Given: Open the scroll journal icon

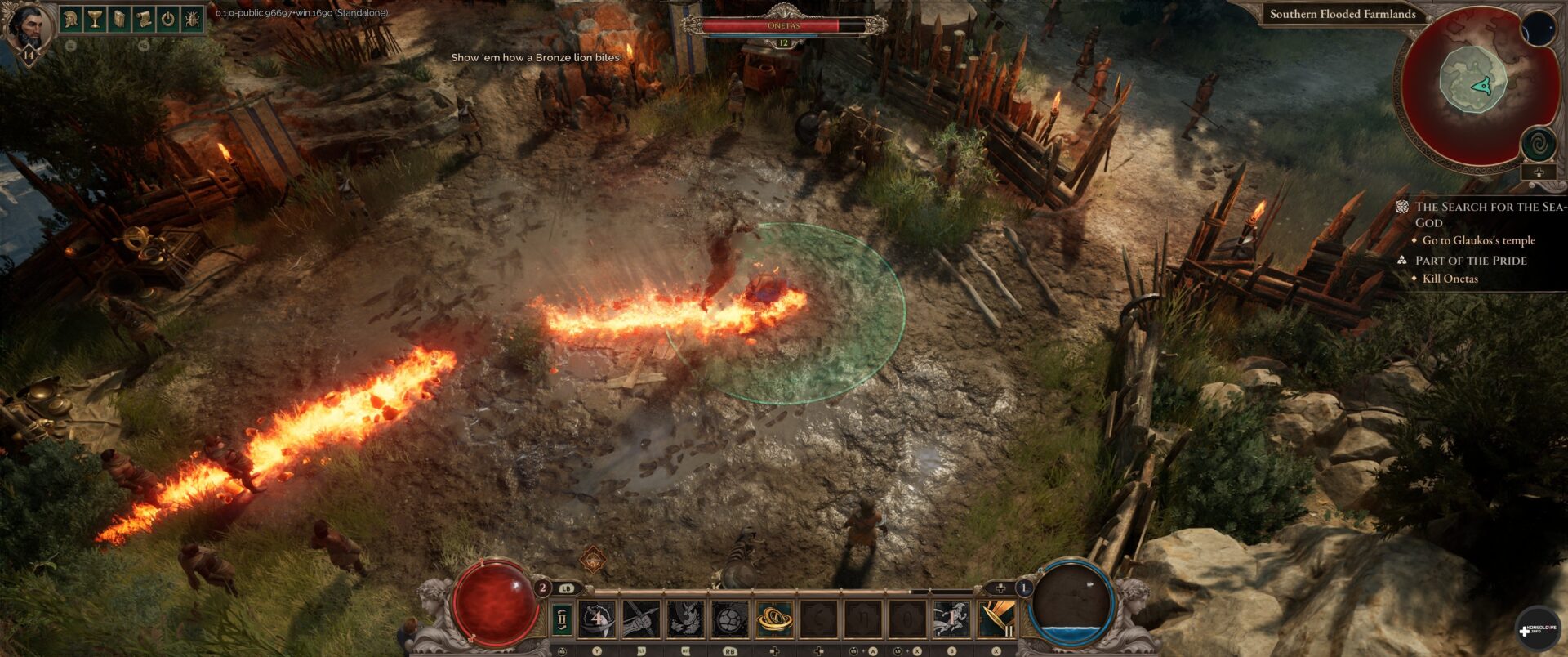Looking at the screenshot, I should tap(143, 19).
